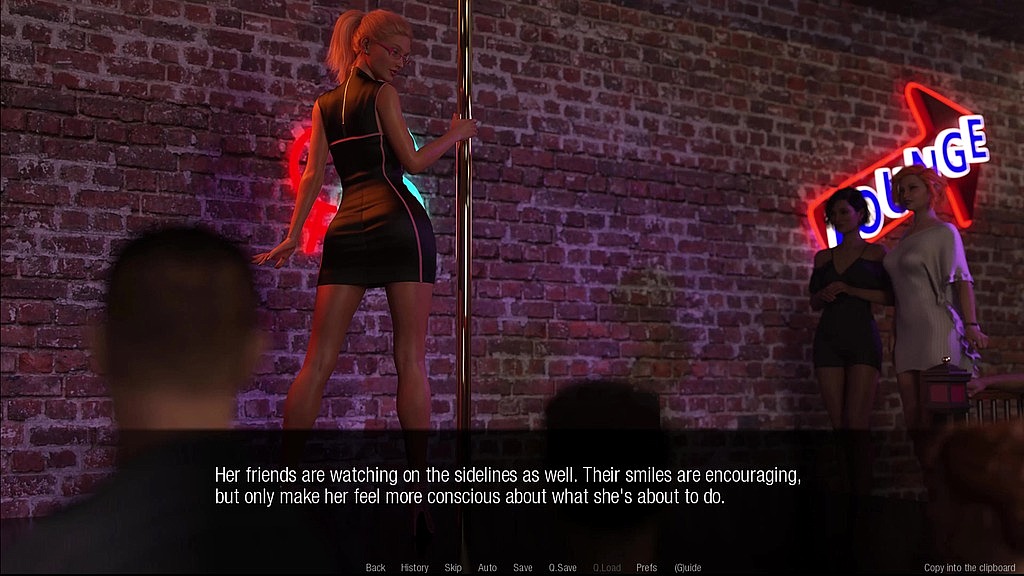Open the Save game screen
The height and width of the screenshot is (576, 1024).
pyautogui.click(x=522, y=568)
